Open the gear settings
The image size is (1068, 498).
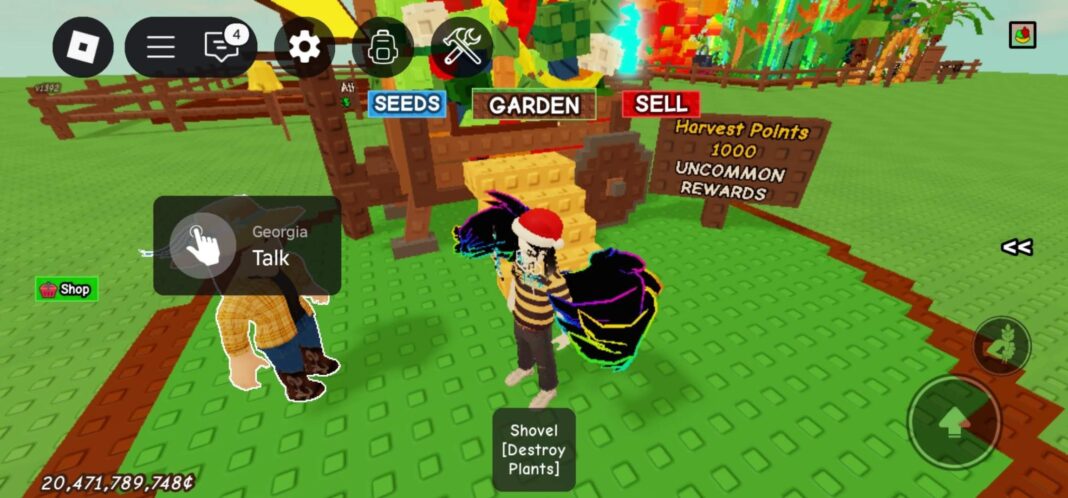pyautogui.click(x=303, y=47)
